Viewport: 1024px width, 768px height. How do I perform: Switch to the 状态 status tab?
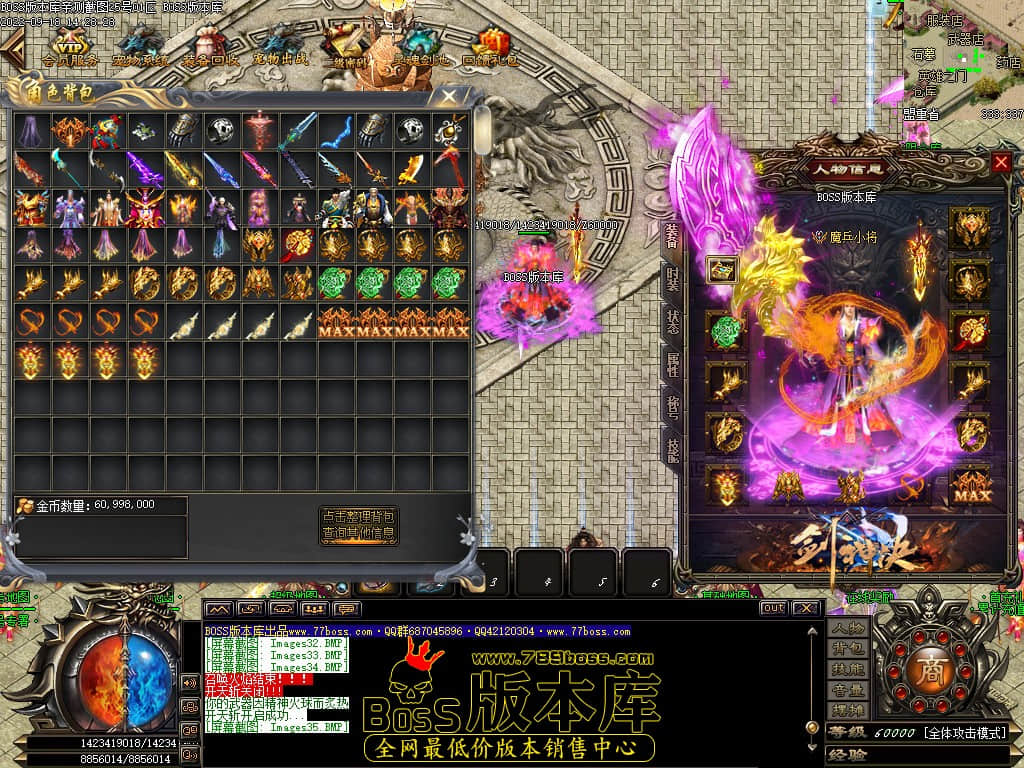(673, 320)
